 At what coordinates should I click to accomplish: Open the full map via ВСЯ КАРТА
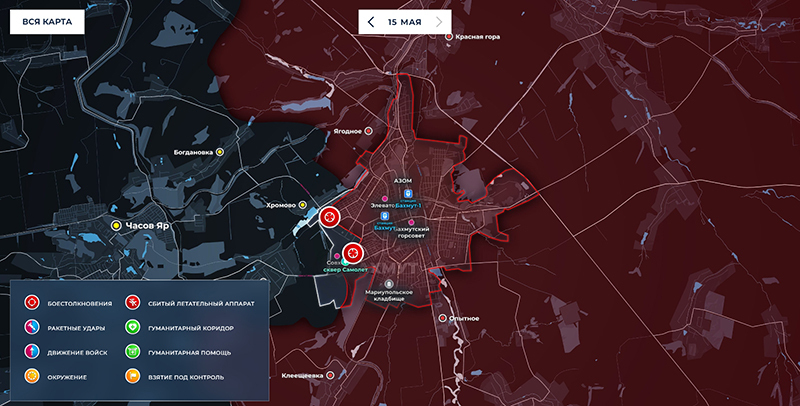pos(45,21)
